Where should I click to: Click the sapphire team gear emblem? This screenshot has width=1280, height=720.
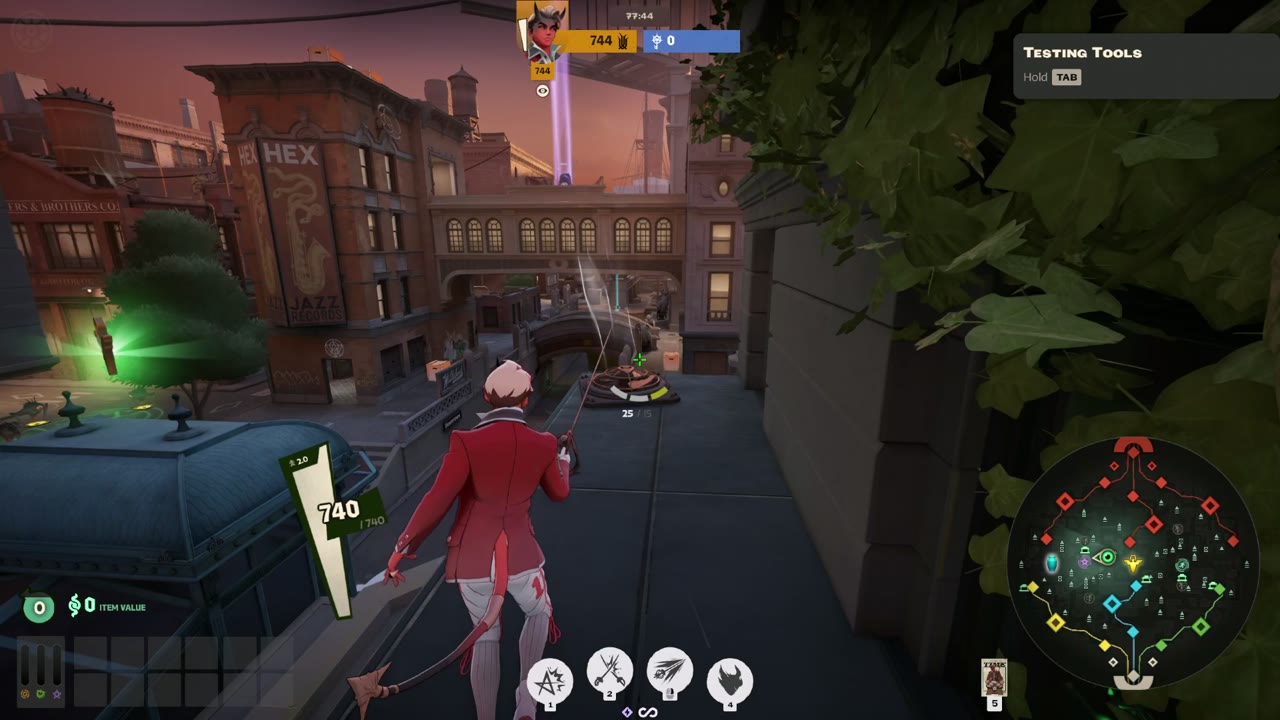(x=656, y=41)
